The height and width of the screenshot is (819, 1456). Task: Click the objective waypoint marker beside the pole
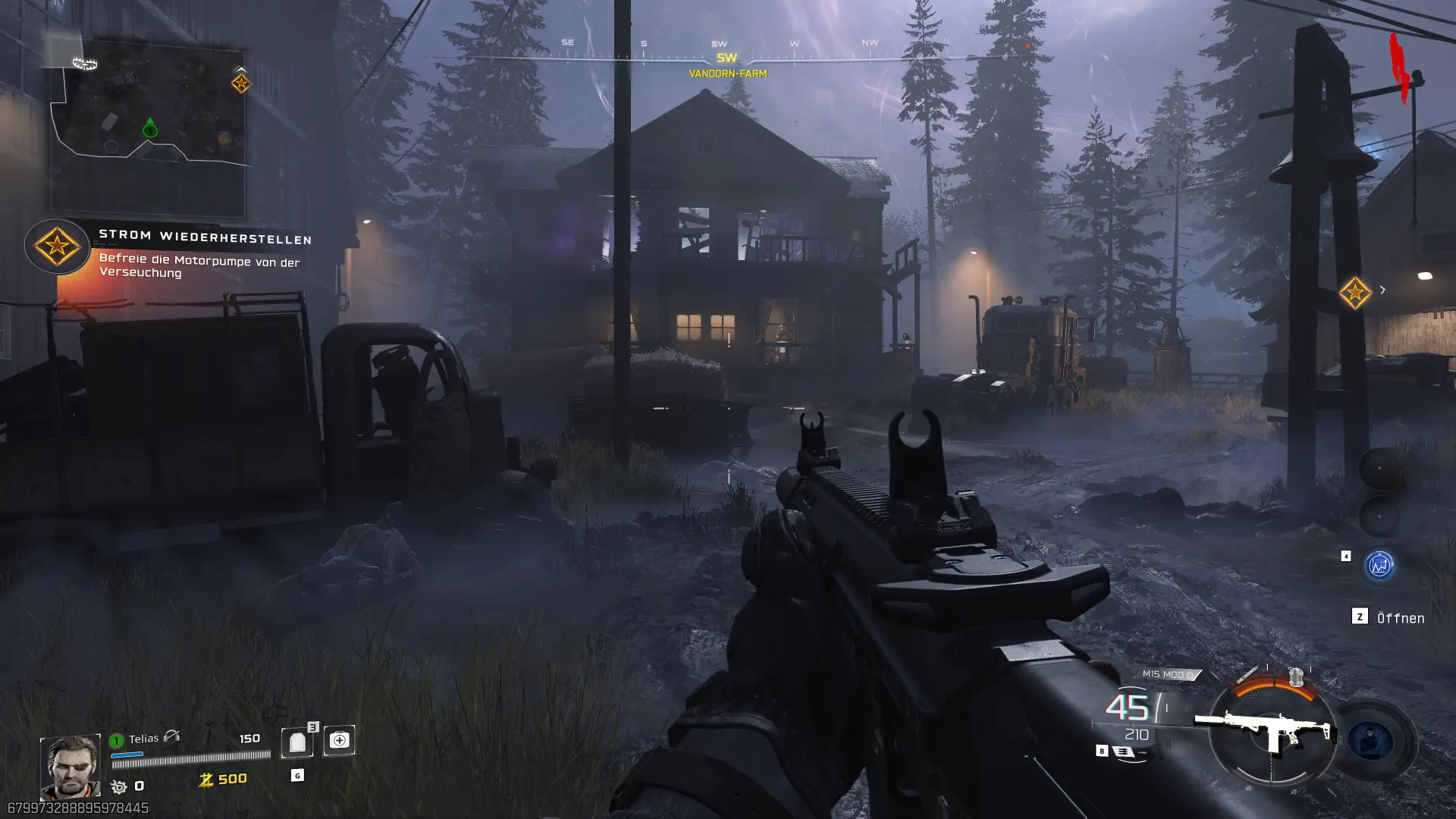1354,293
